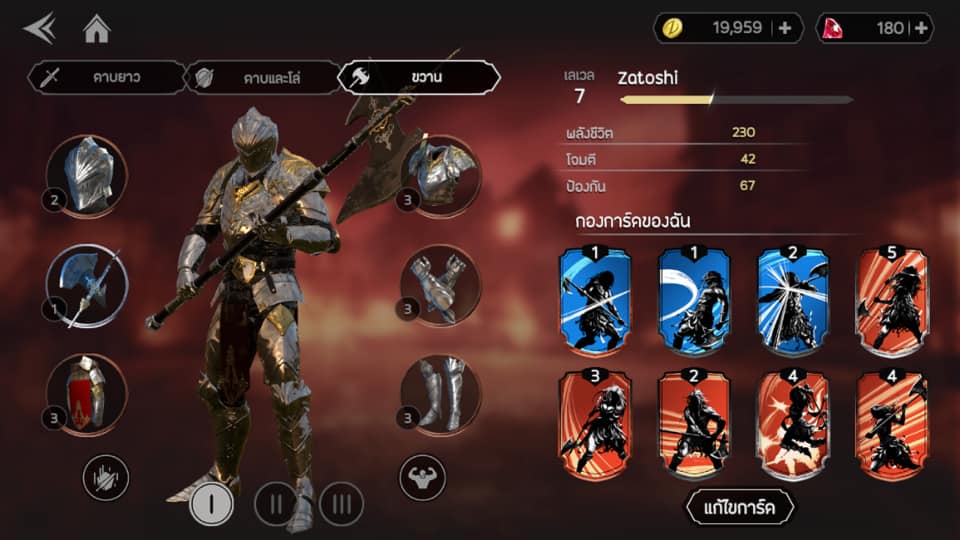Switch to loadout preset III
This screenshot has width=960, height=540.
[341, 503]
